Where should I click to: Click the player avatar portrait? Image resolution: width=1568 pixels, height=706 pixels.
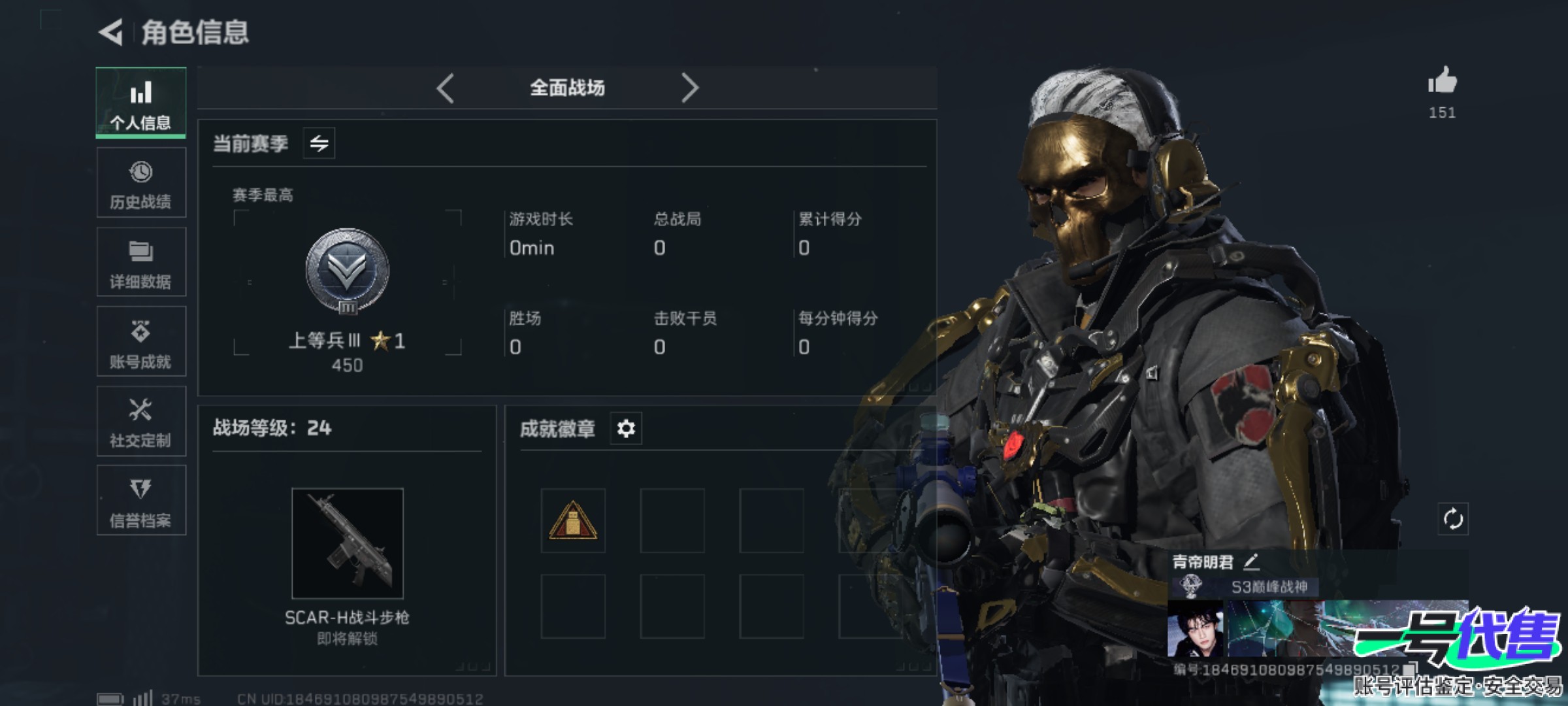point(1195,629)
